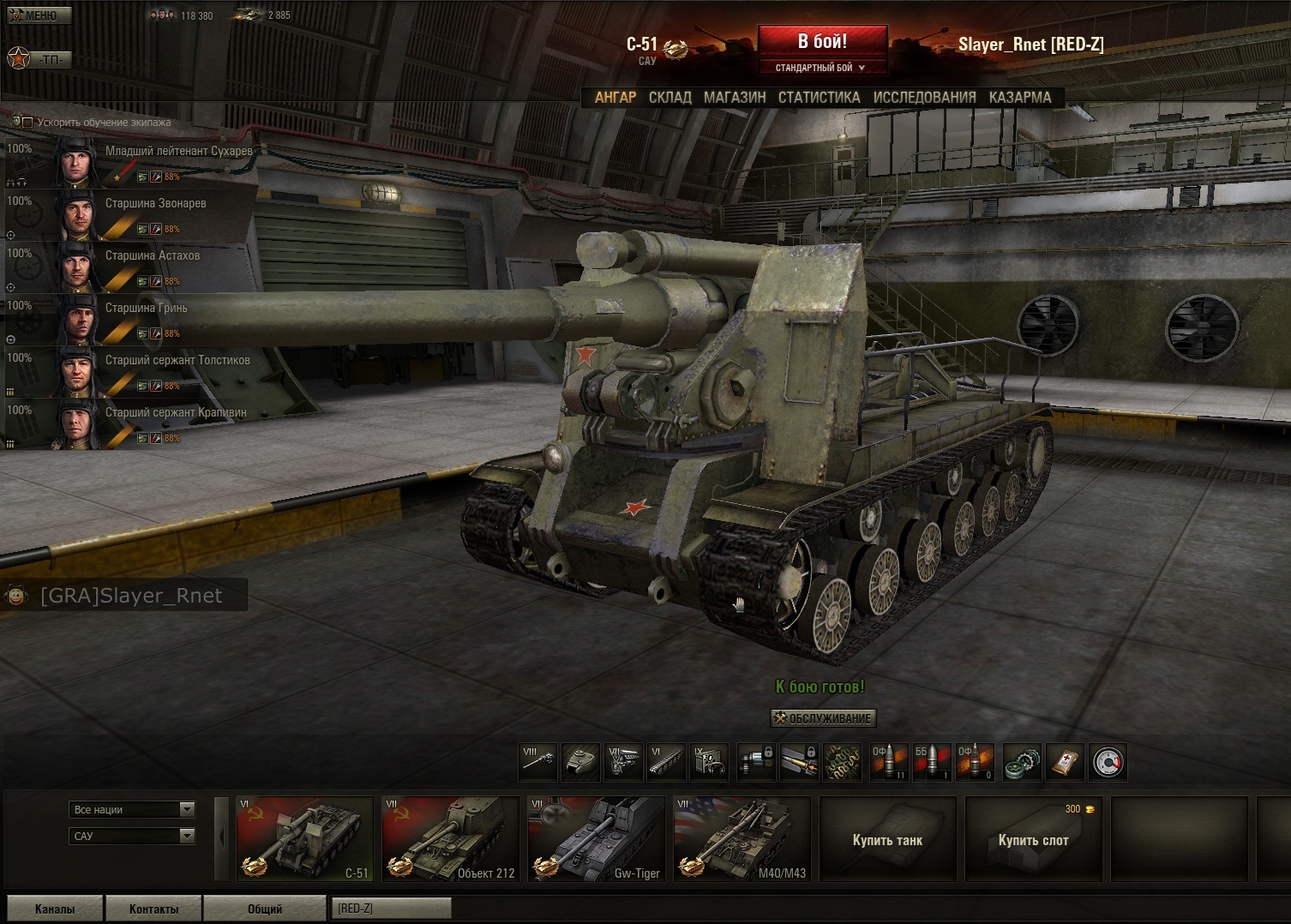Show the СТАТИСТИКА tab

tap(819, 98)
